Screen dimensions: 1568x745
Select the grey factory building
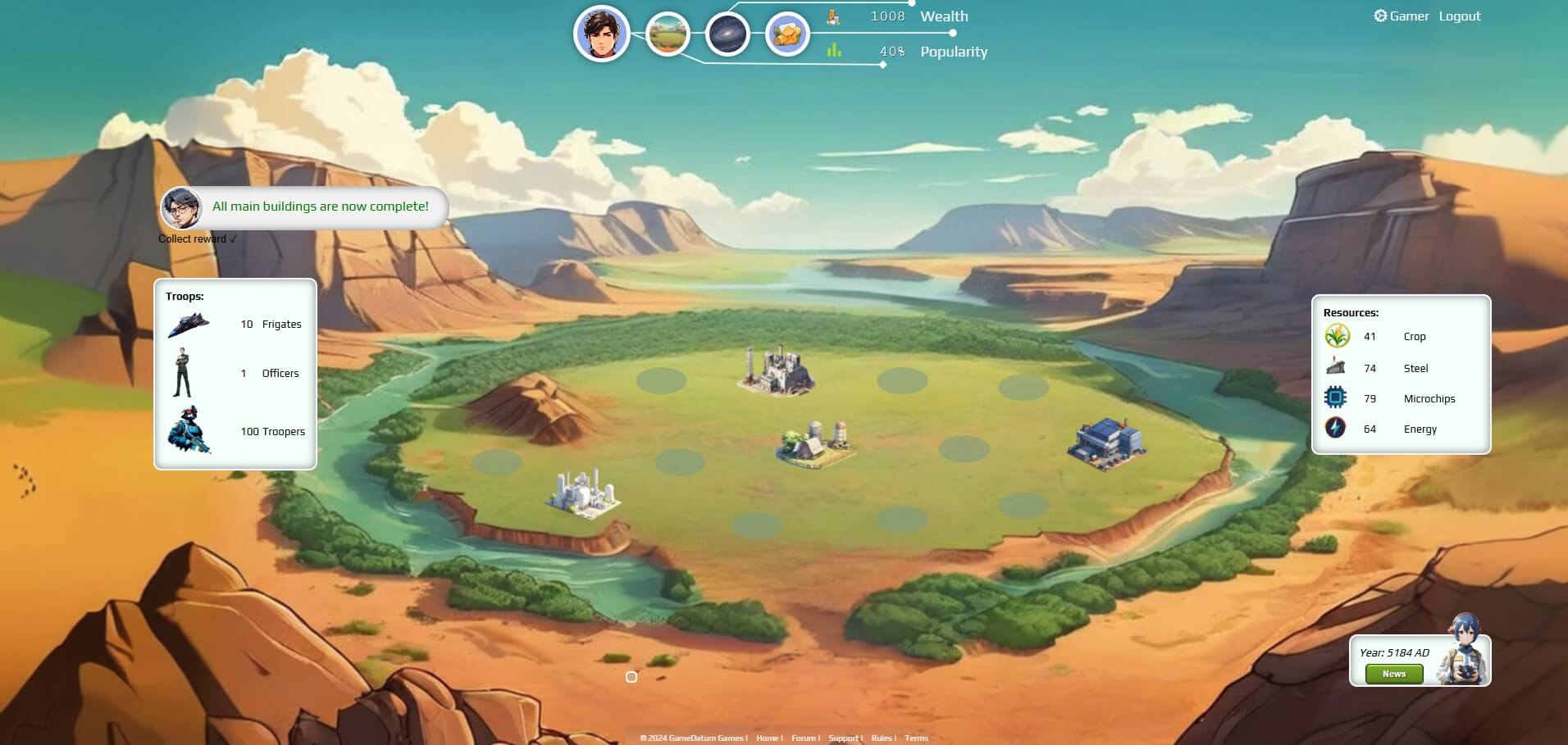pos(774,370)
